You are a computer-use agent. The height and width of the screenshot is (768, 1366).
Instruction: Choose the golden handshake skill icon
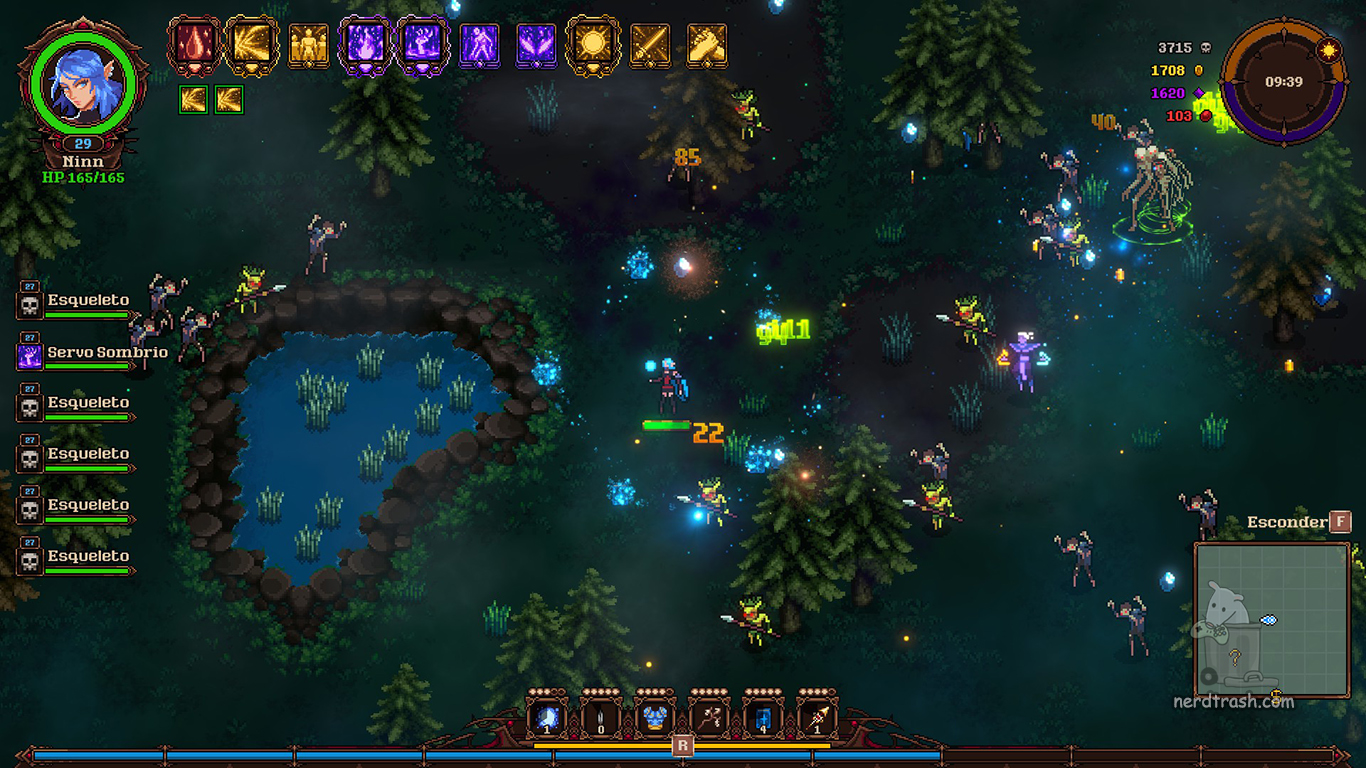click(707, 45)
